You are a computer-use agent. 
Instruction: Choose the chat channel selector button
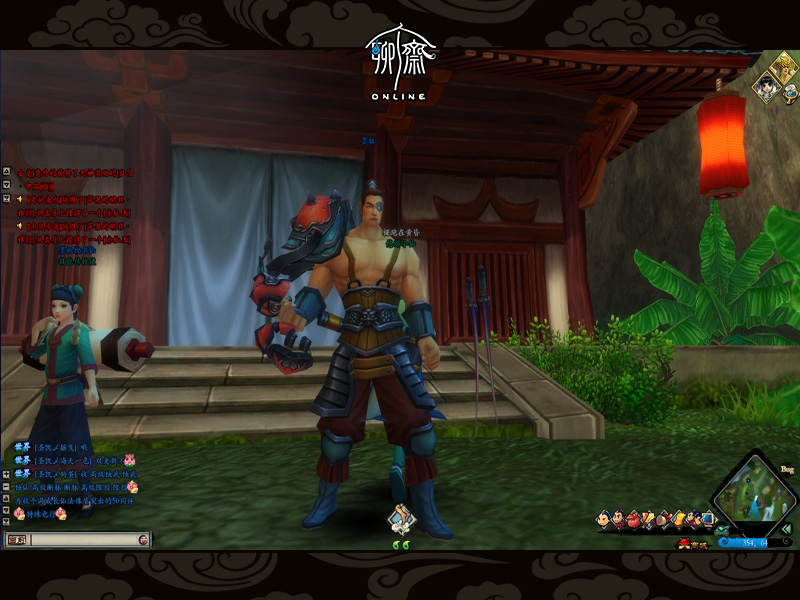pos(16,540)
